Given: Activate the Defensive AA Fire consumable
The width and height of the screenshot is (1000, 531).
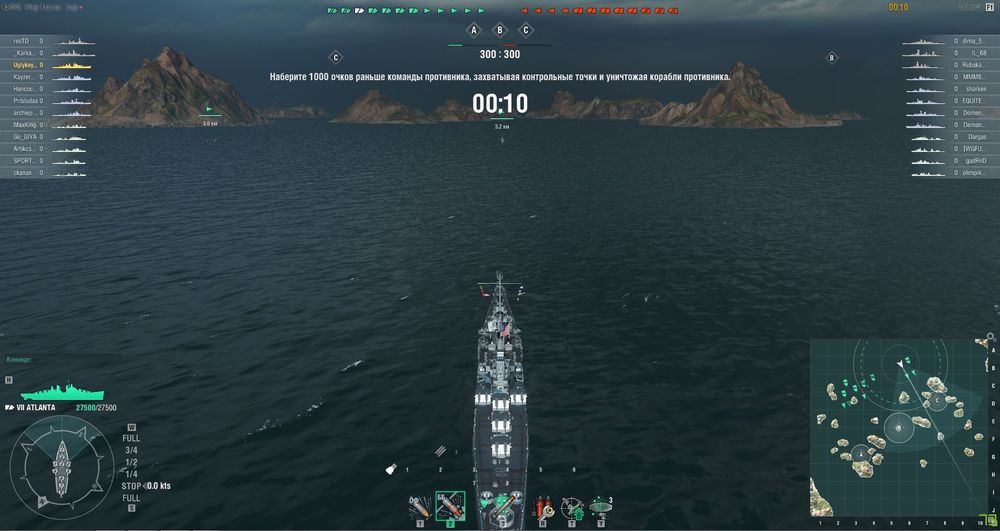Looking at the screenshot, I should pos(571,508).
